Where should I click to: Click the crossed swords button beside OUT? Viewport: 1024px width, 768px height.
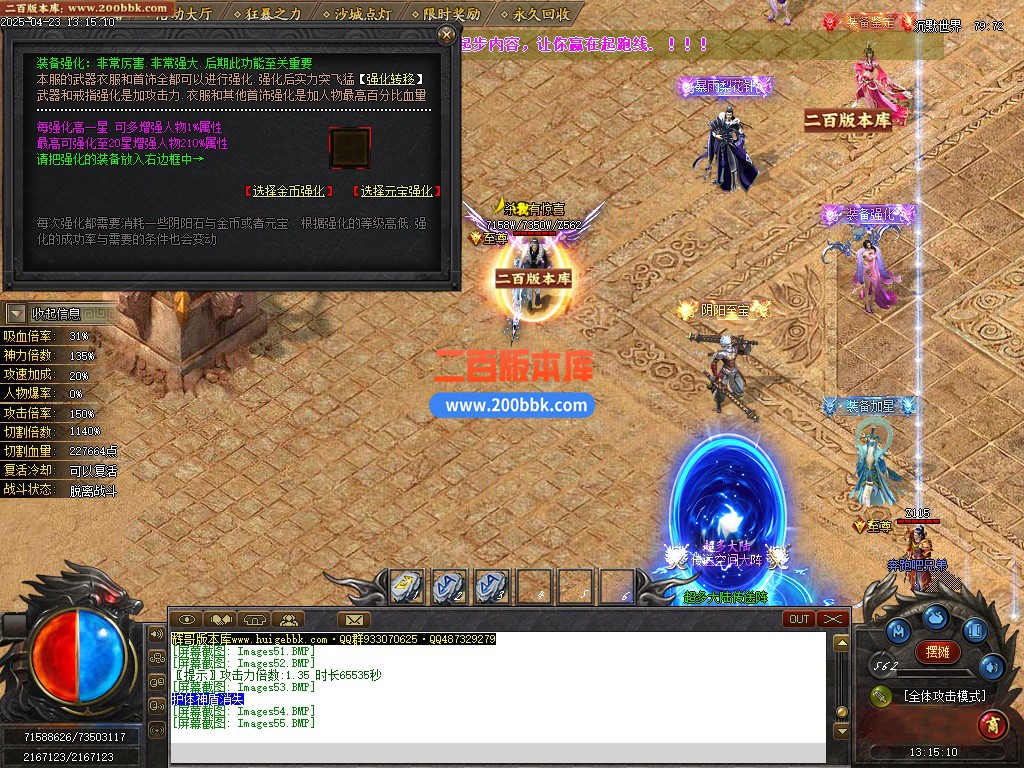(x=833, y=619)
